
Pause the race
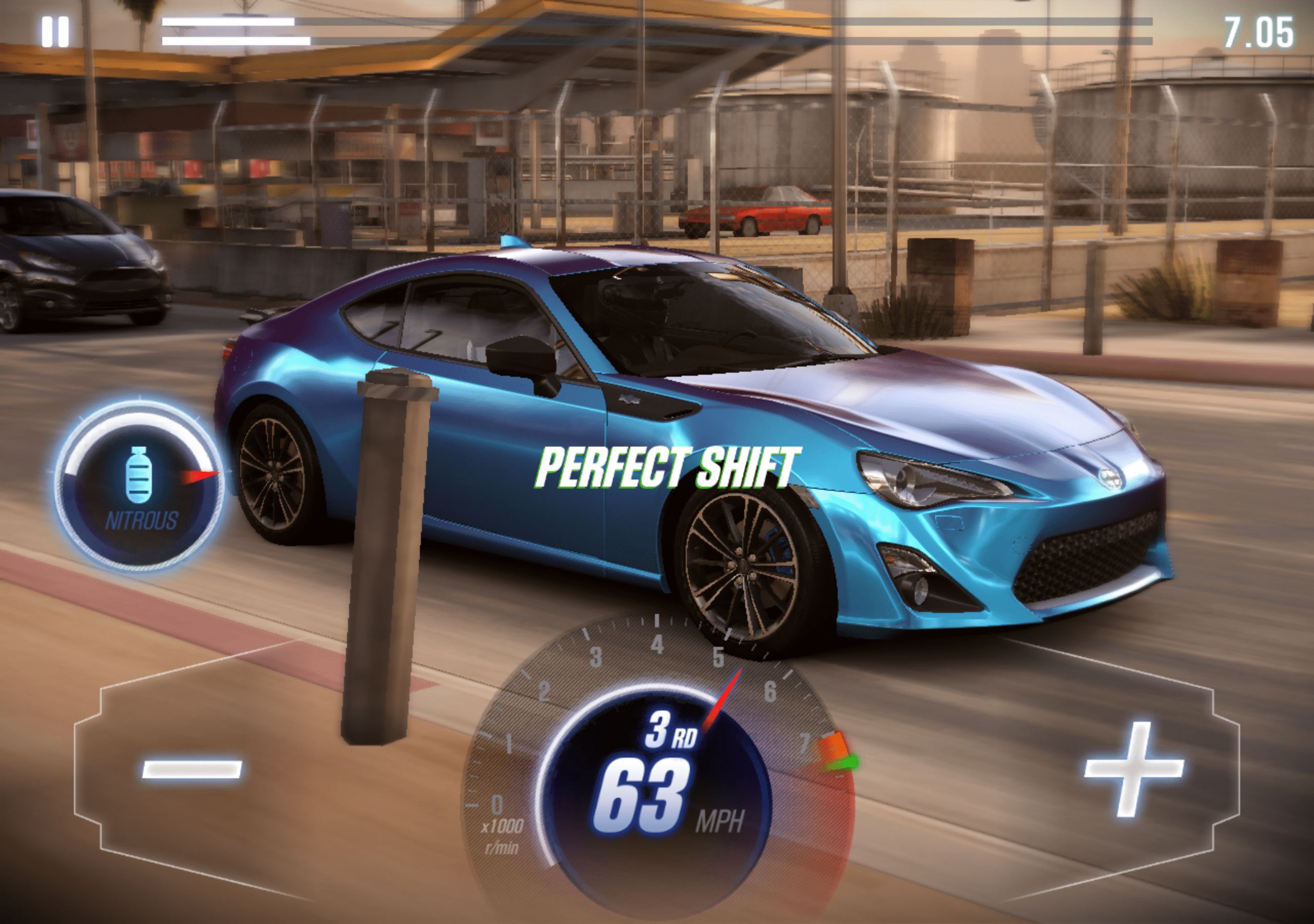click(x=55, y=31)
